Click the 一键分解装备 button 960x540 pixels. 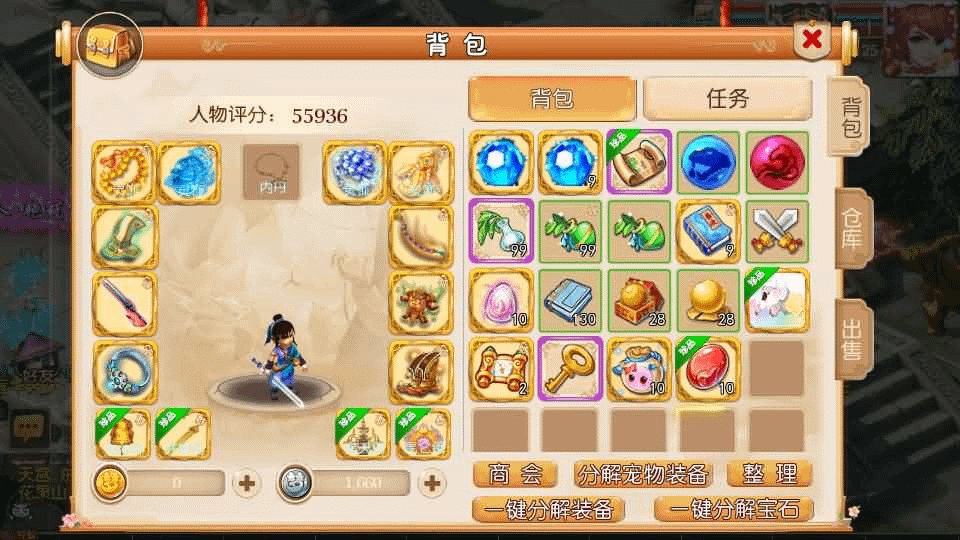pos(549,508)
